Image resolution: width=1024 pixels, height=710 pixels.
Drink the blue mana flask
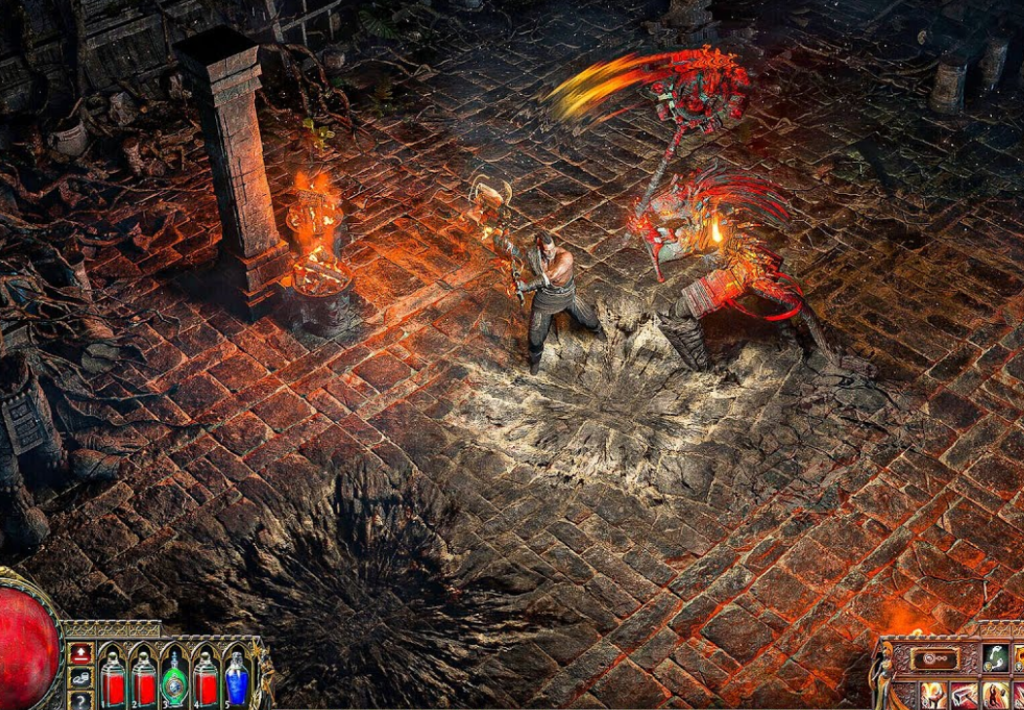pyautogui.click(x=237, y=677)
